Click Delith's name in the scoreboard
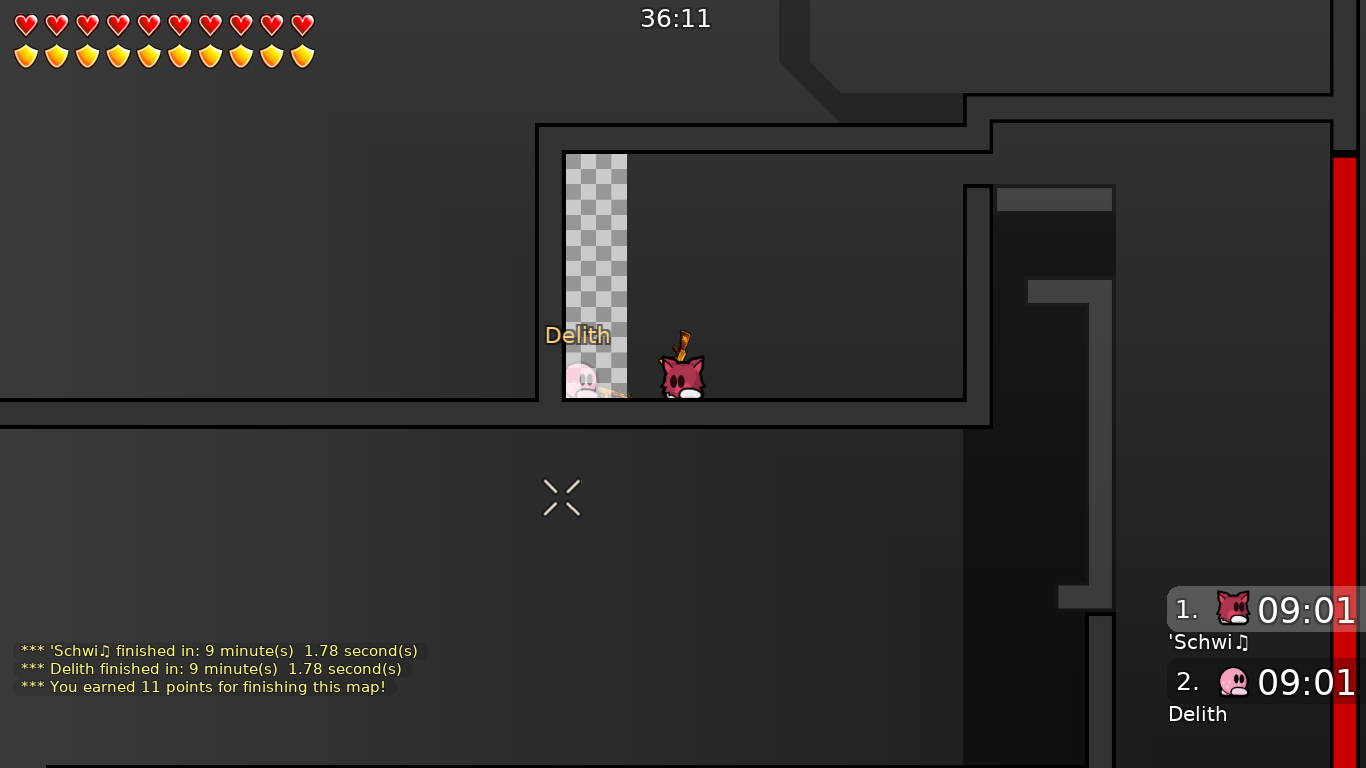Image resolution: width=1366 pixels, height=768 pixels. [x=1197, y=714]
